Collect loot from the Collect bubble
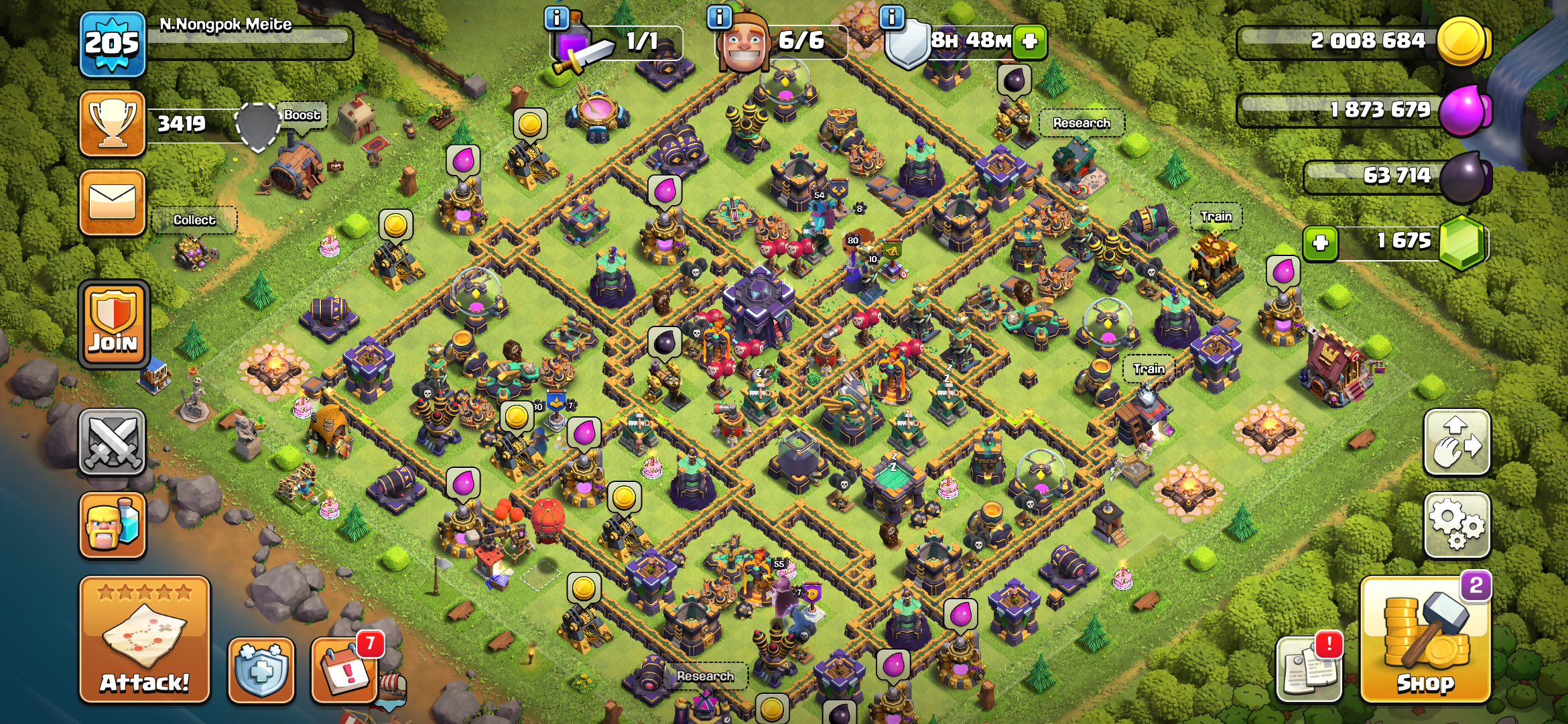This screenshot has width=1568, height=724. pyautogui.click(x=194, y=220)
